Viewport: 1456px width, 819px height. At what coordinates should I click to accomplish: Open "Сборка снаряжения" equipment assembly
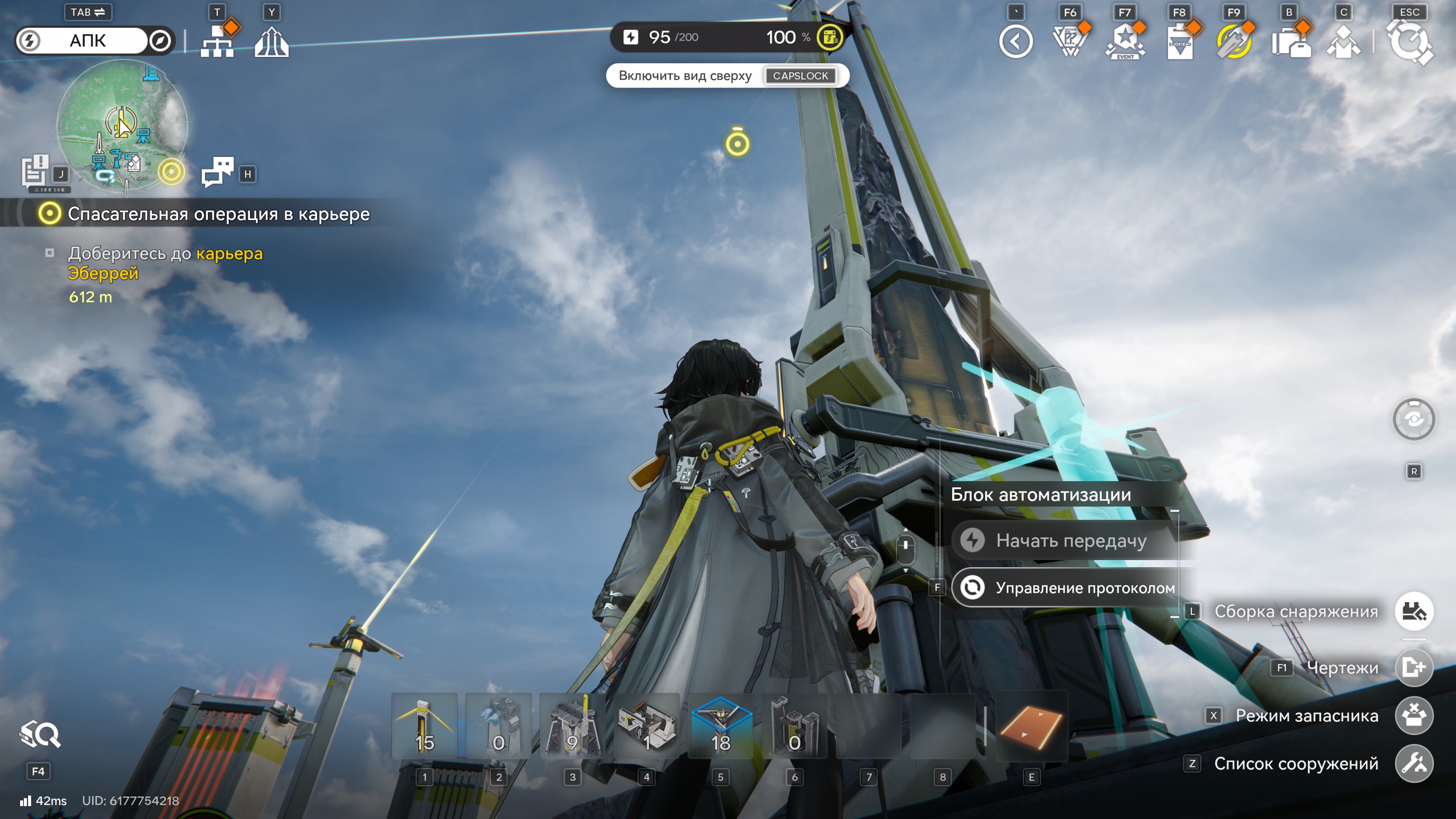pyautogui.click(x=1414, y=612)
